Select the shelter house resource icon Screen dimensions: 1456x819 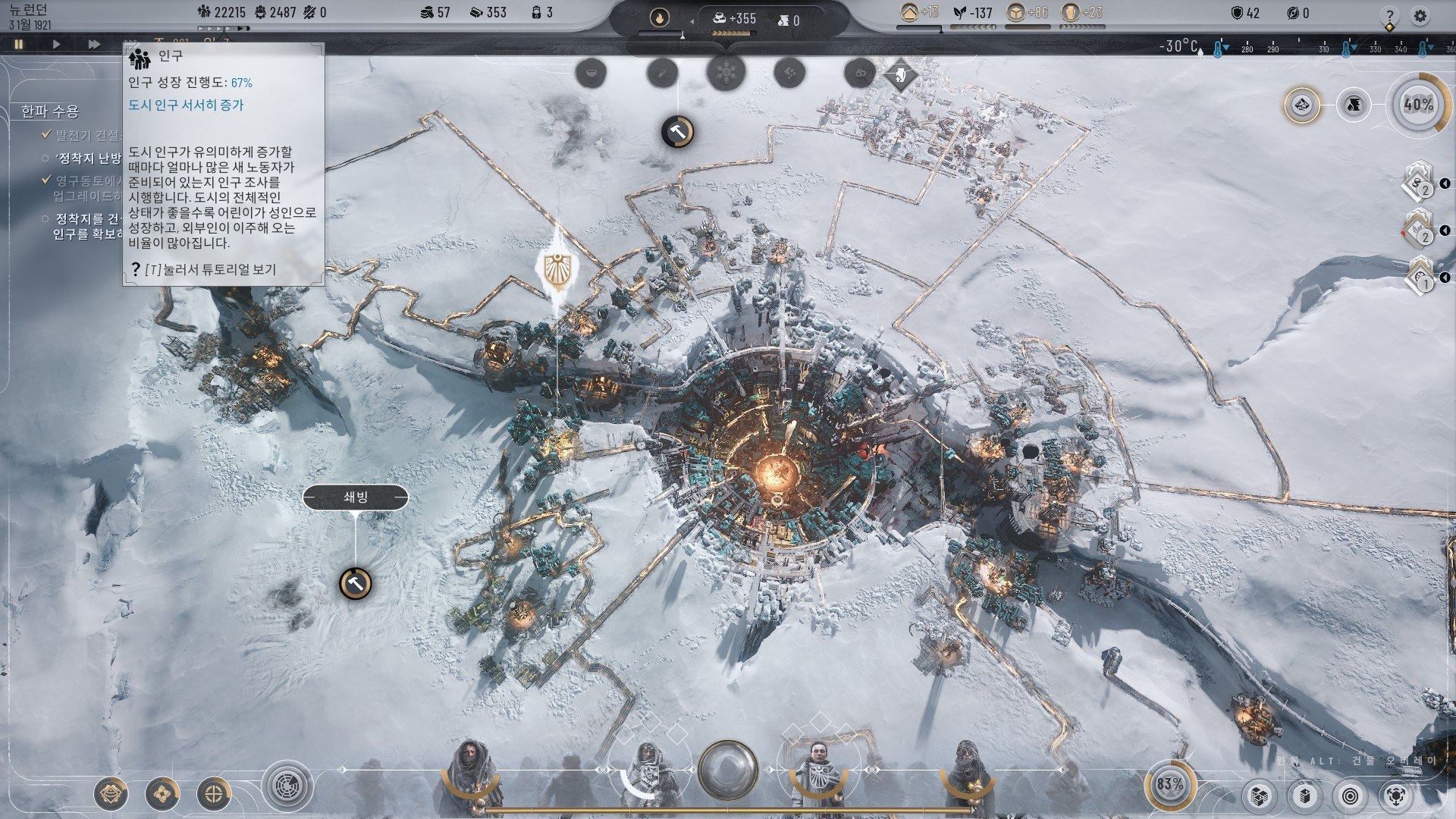coord(908,12)
